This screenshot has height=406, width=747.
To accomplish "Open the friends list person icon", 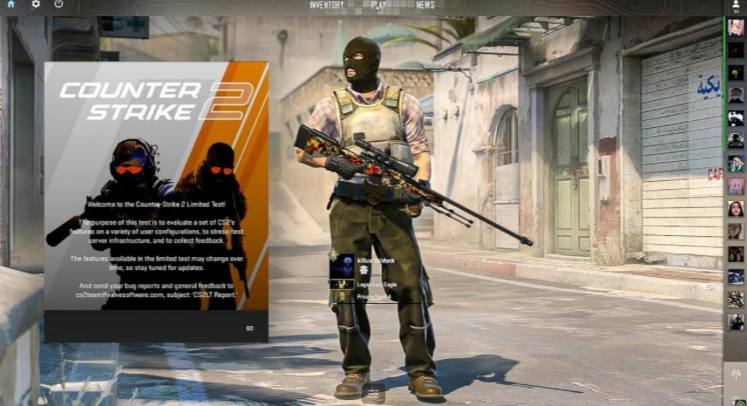I will [x=736, y=5].
